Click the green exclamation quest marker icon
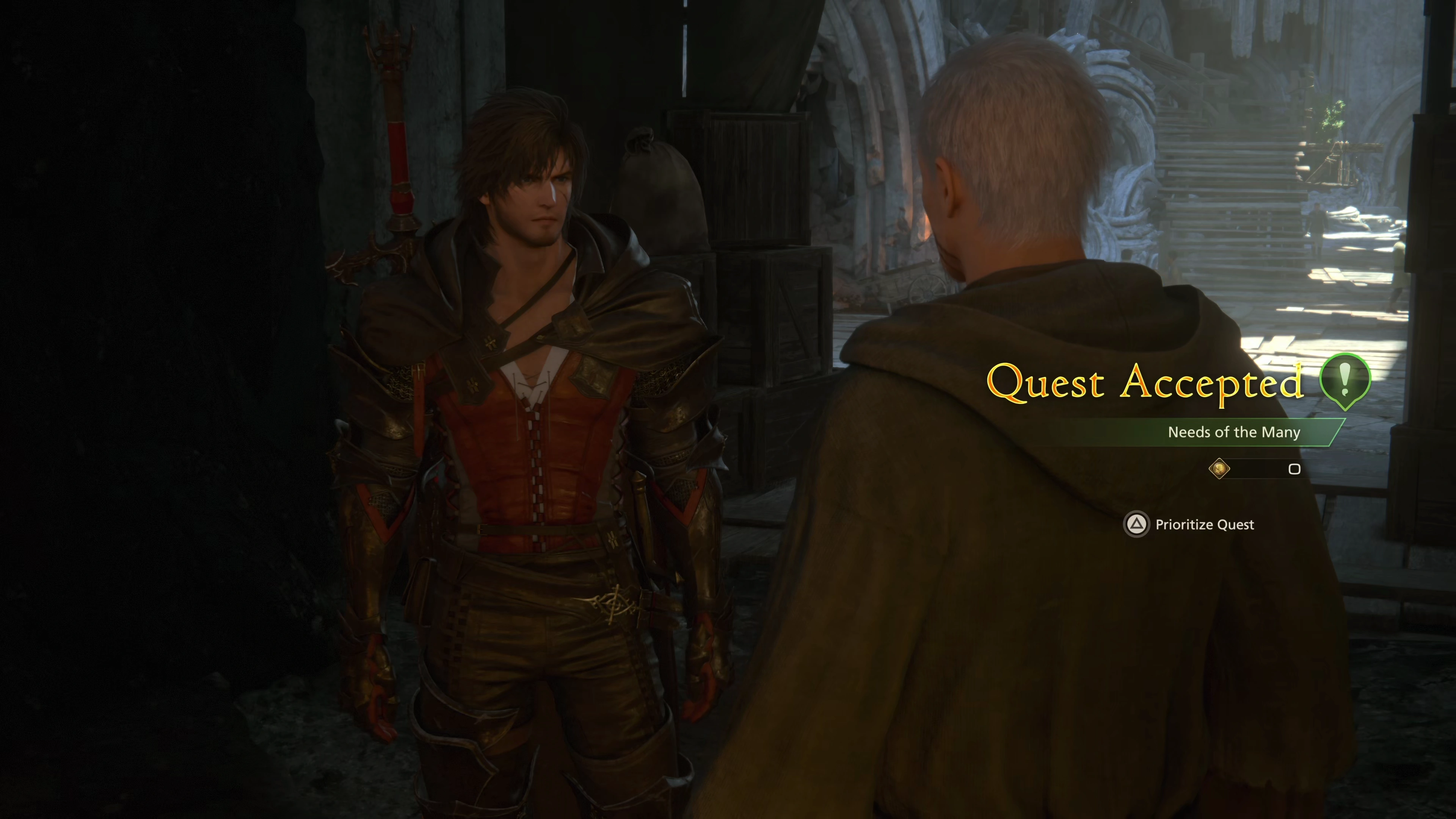Image resolution: width=1456 pixels, height=819 pixels. click(x=1345, y=380)
